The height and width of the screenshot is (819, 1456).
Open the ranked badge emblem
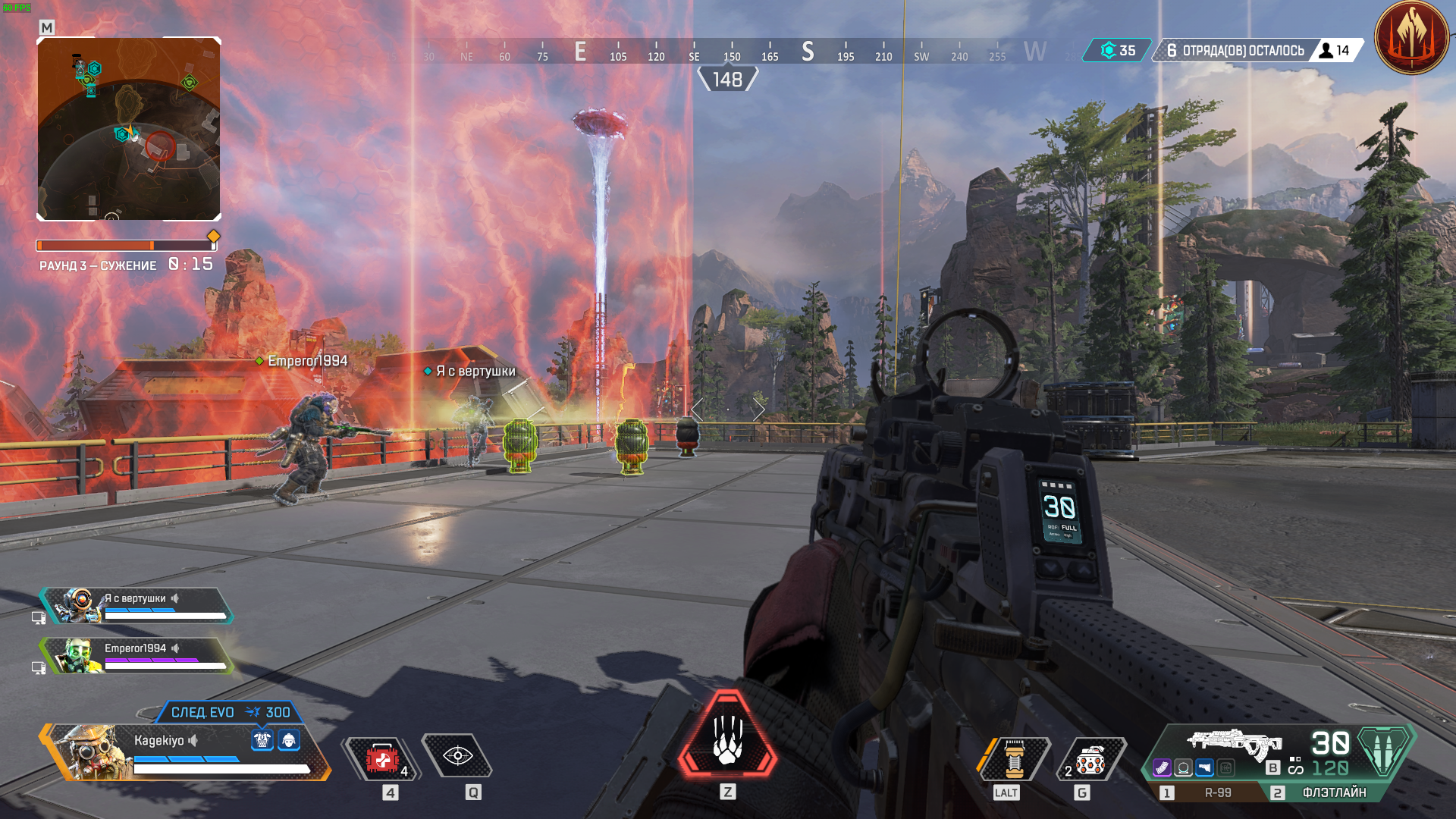pos(1411,38)
